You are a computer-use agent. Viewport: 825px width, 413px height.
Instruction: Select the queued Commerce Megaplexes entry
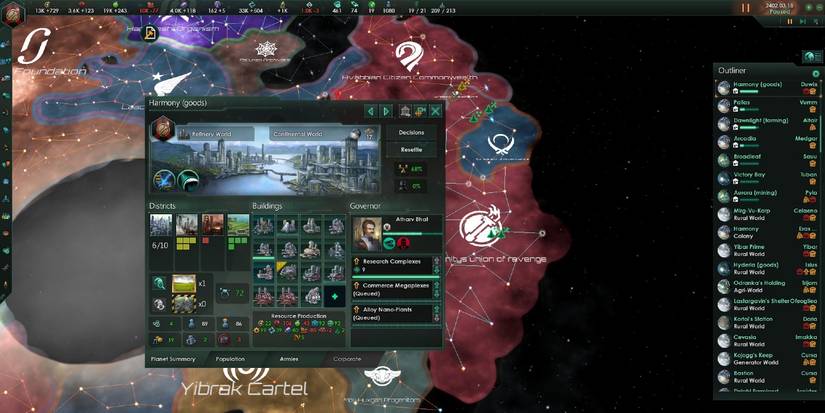point(395,289)
